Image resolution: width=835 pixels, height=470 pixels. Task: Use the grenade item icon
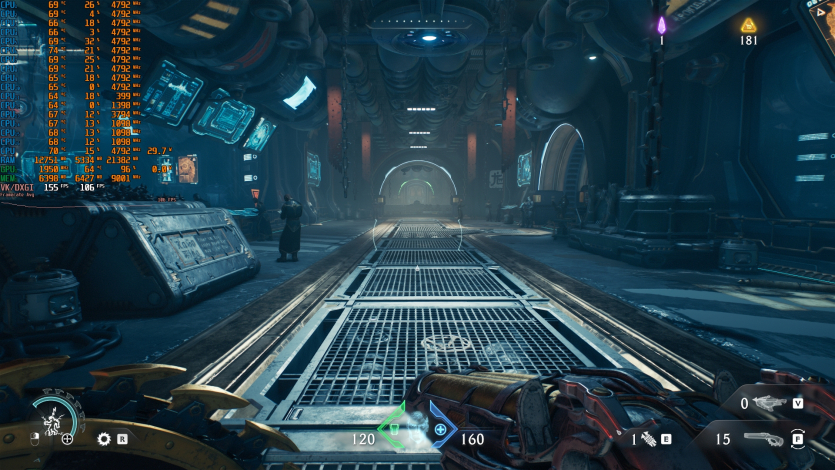647,438
